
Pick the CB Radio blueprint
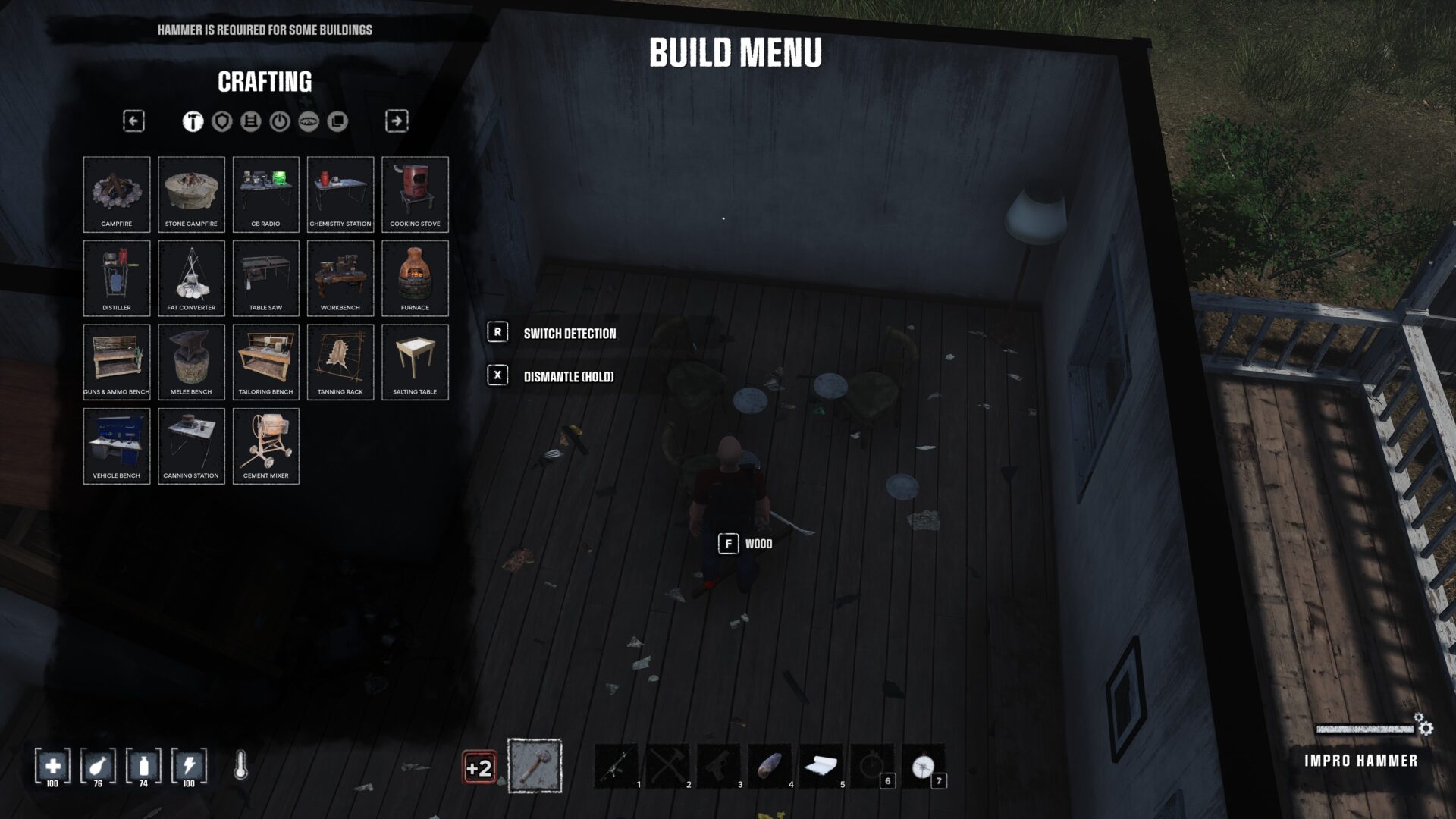[x=265, y=194]
